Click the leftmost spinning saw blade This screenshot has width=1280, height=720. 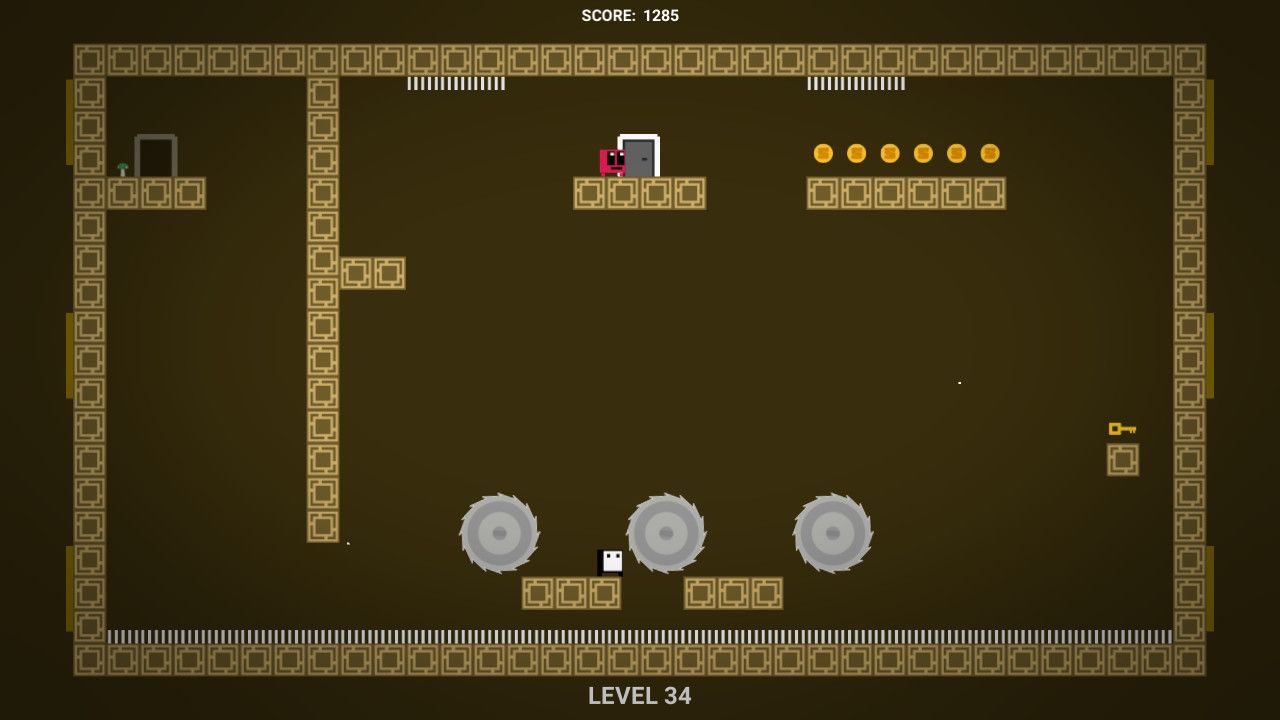pos(500,533)
